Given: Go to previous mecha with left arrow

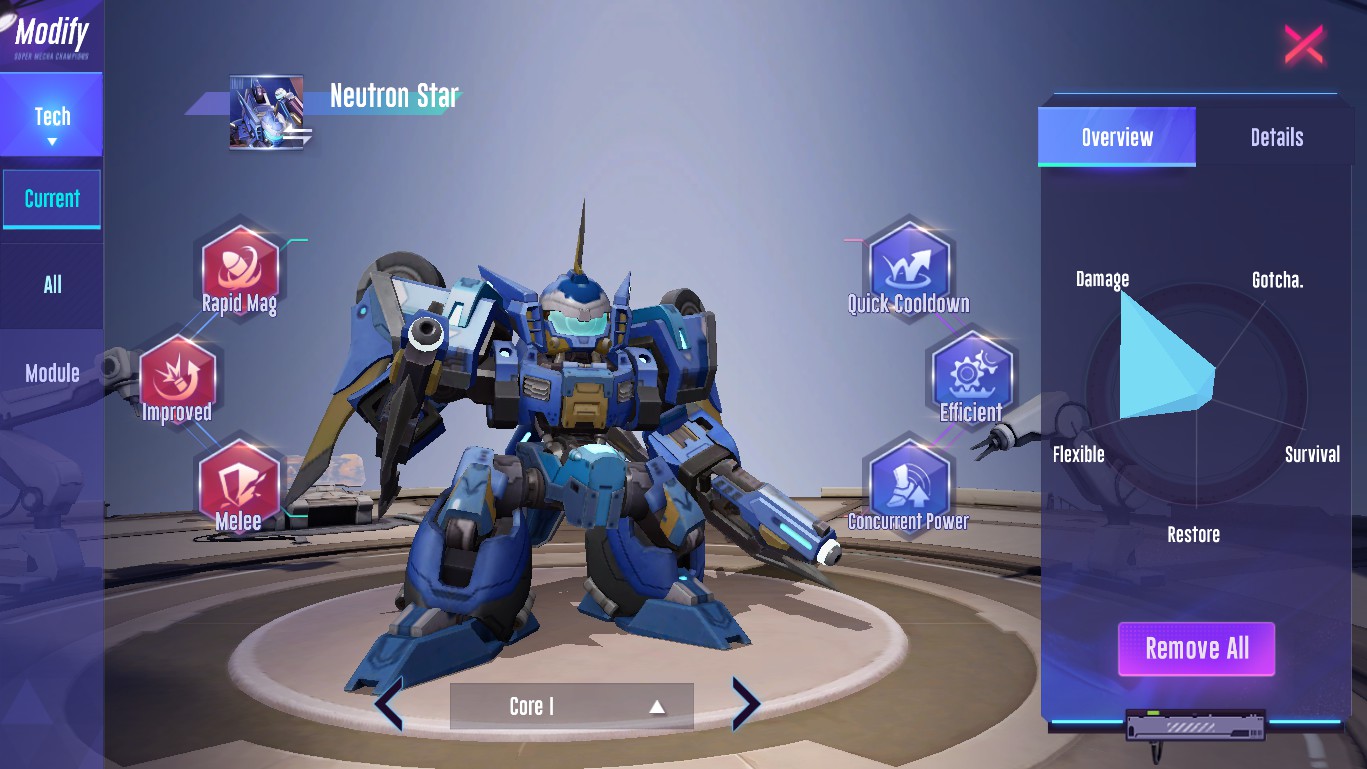Looking at the screenshot, I should point(388,704).
